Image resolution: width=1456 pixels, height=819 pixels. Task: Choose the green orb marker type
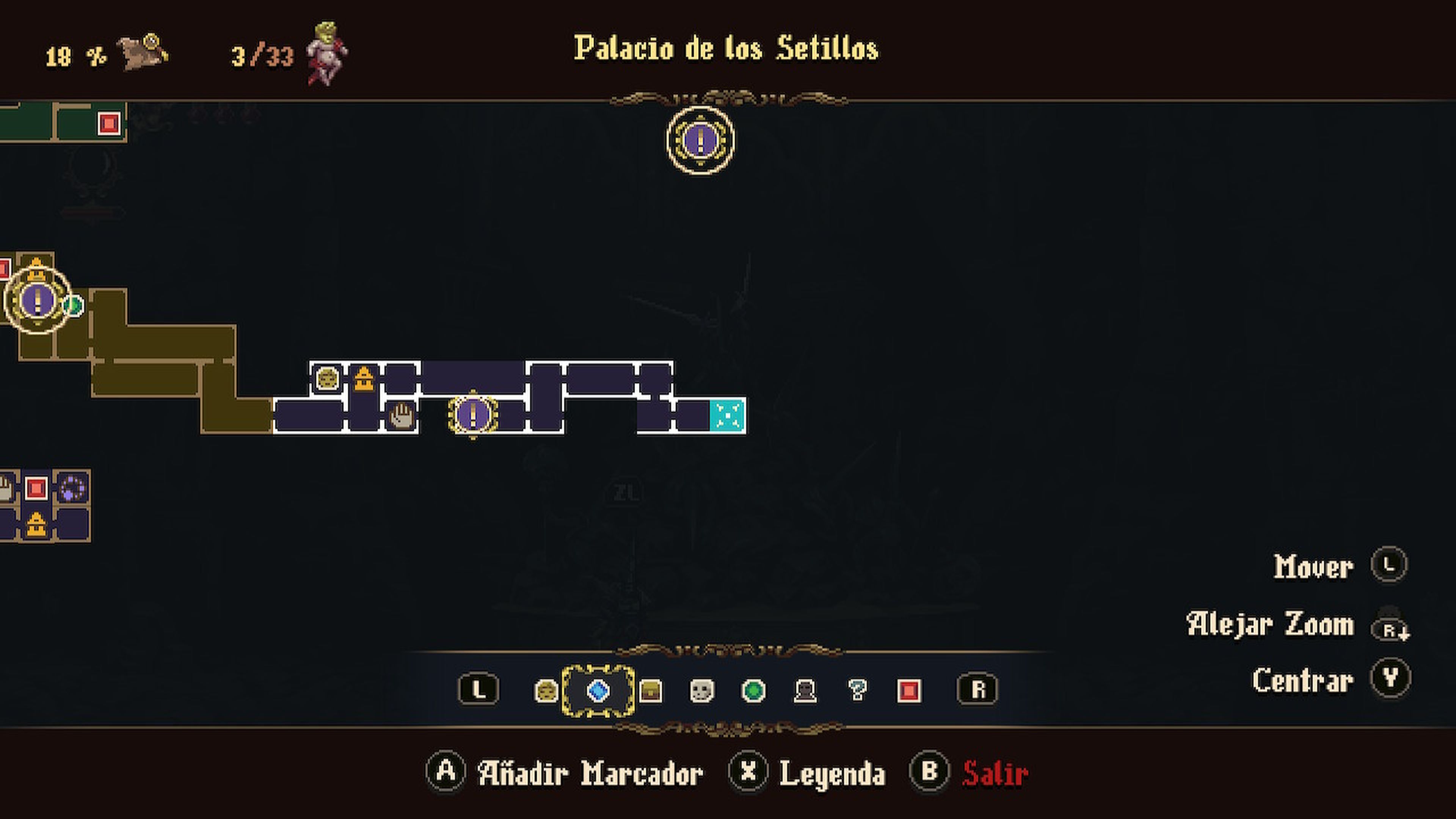point(753,691)
